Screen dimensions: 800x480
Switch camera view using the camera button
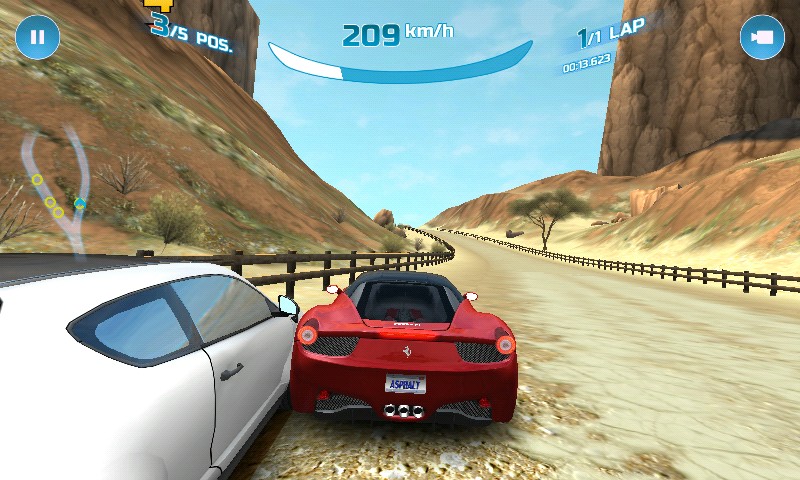[761, 37]
